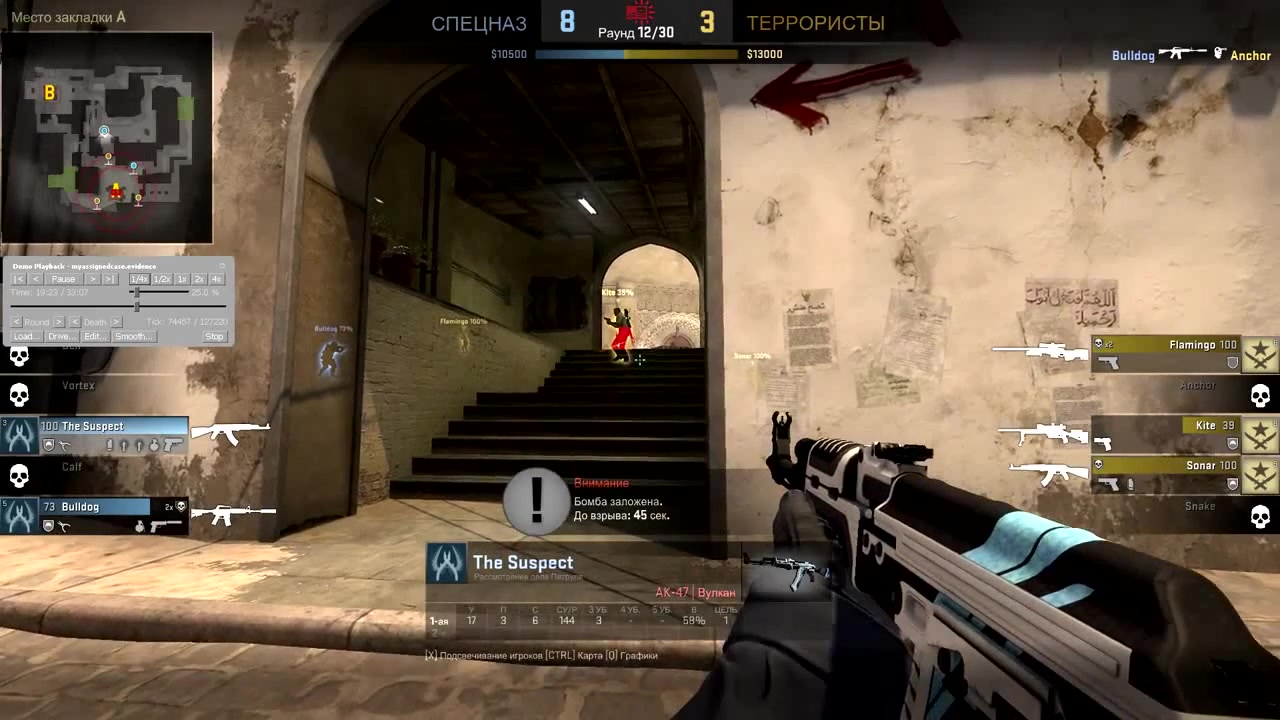Image resolution: width=1280 pixels, height=720 pixels.
Task: Click the armor shield icon on Sonar's row
Action: click(x=1231, y=483)
